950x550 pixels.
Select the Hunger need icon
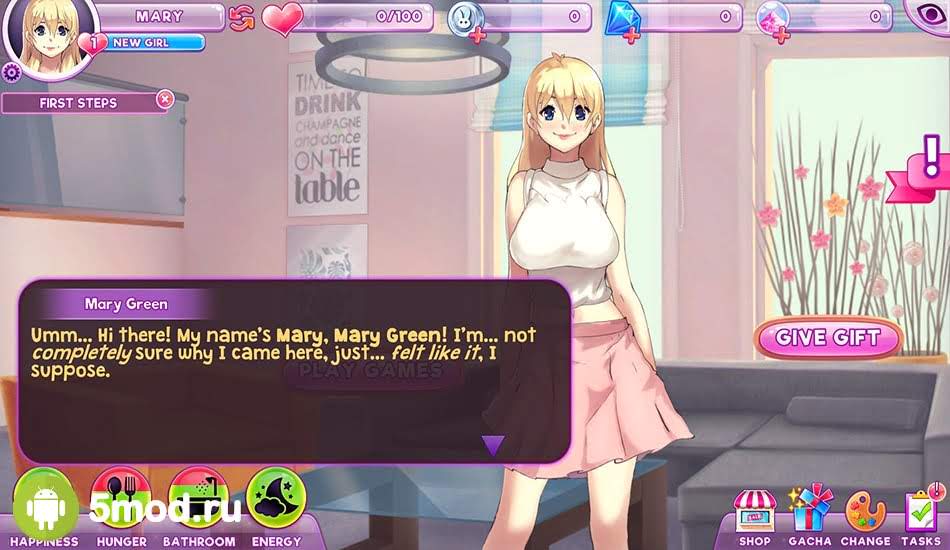pos(121,500)
